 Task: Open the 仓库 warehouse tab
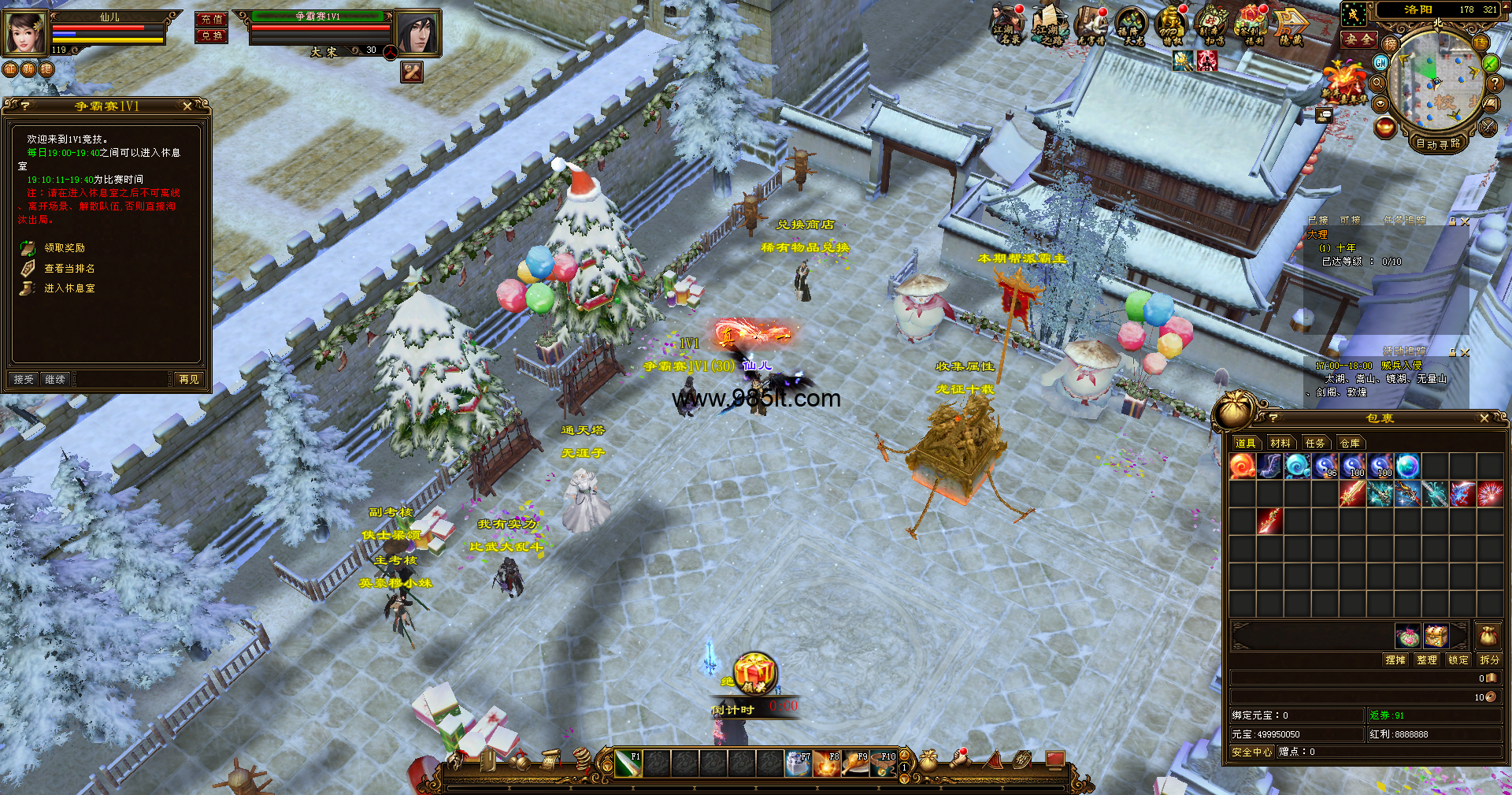(1350, 443)
